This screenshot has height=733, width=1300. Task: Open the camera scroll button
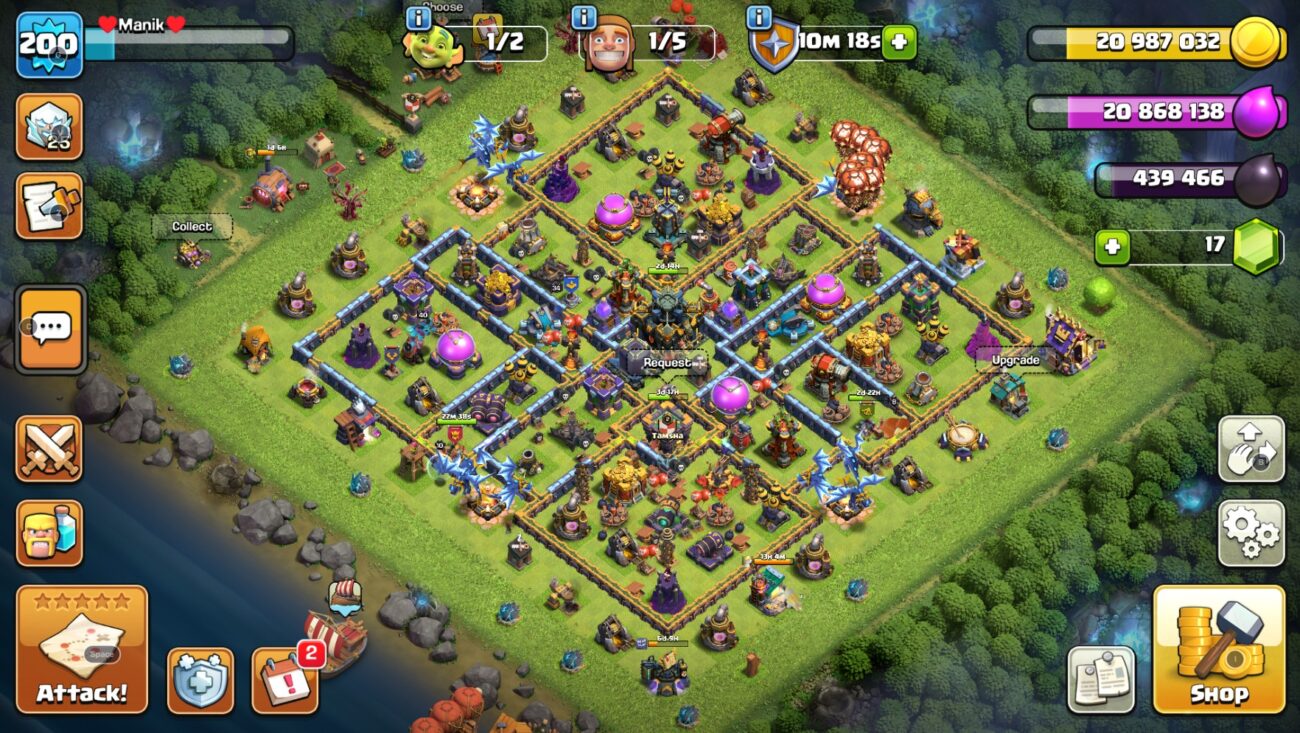click(49, 206)
